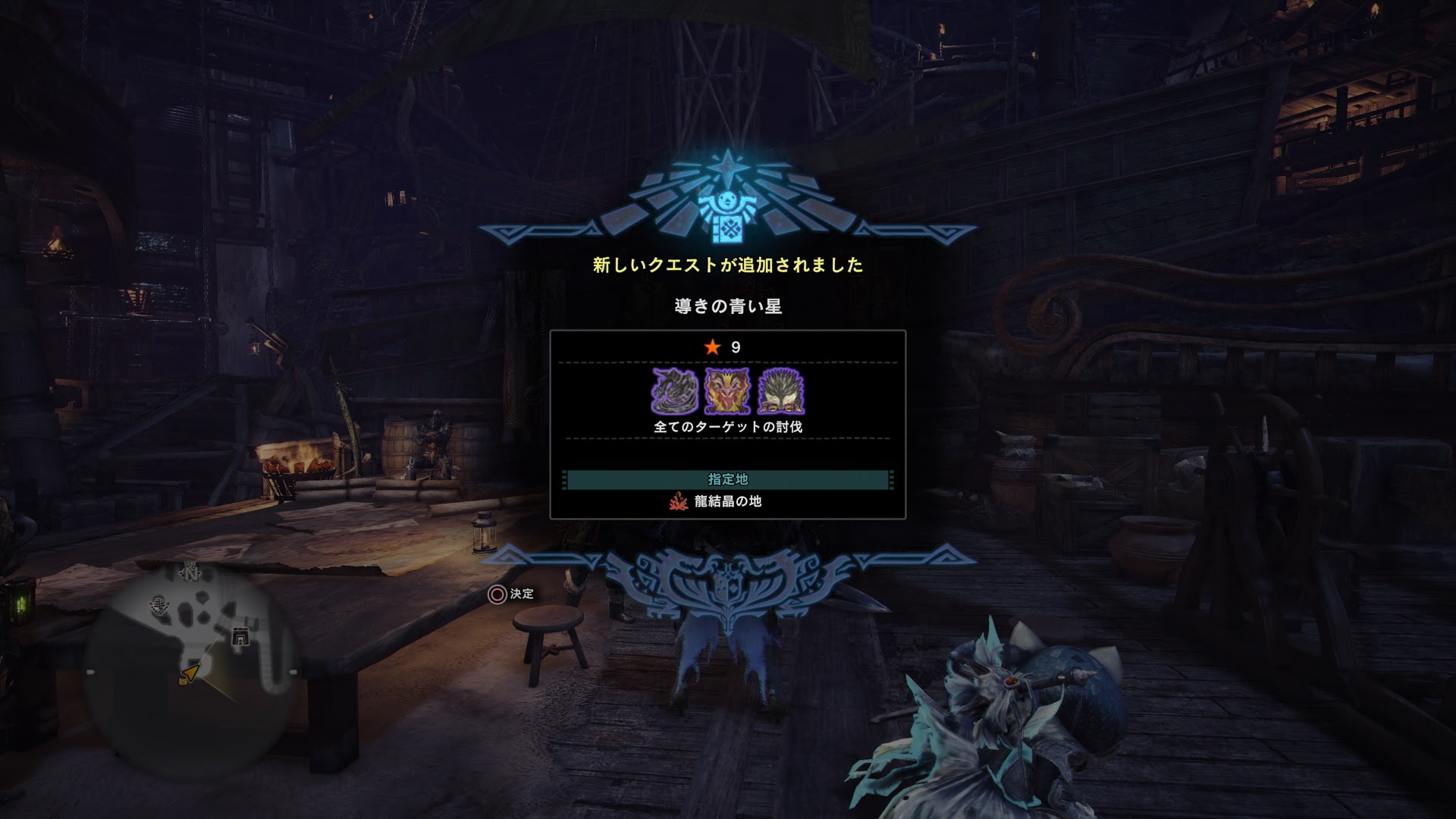
Task: Click the yellow supply point marker on minimap
Action: 183,681
